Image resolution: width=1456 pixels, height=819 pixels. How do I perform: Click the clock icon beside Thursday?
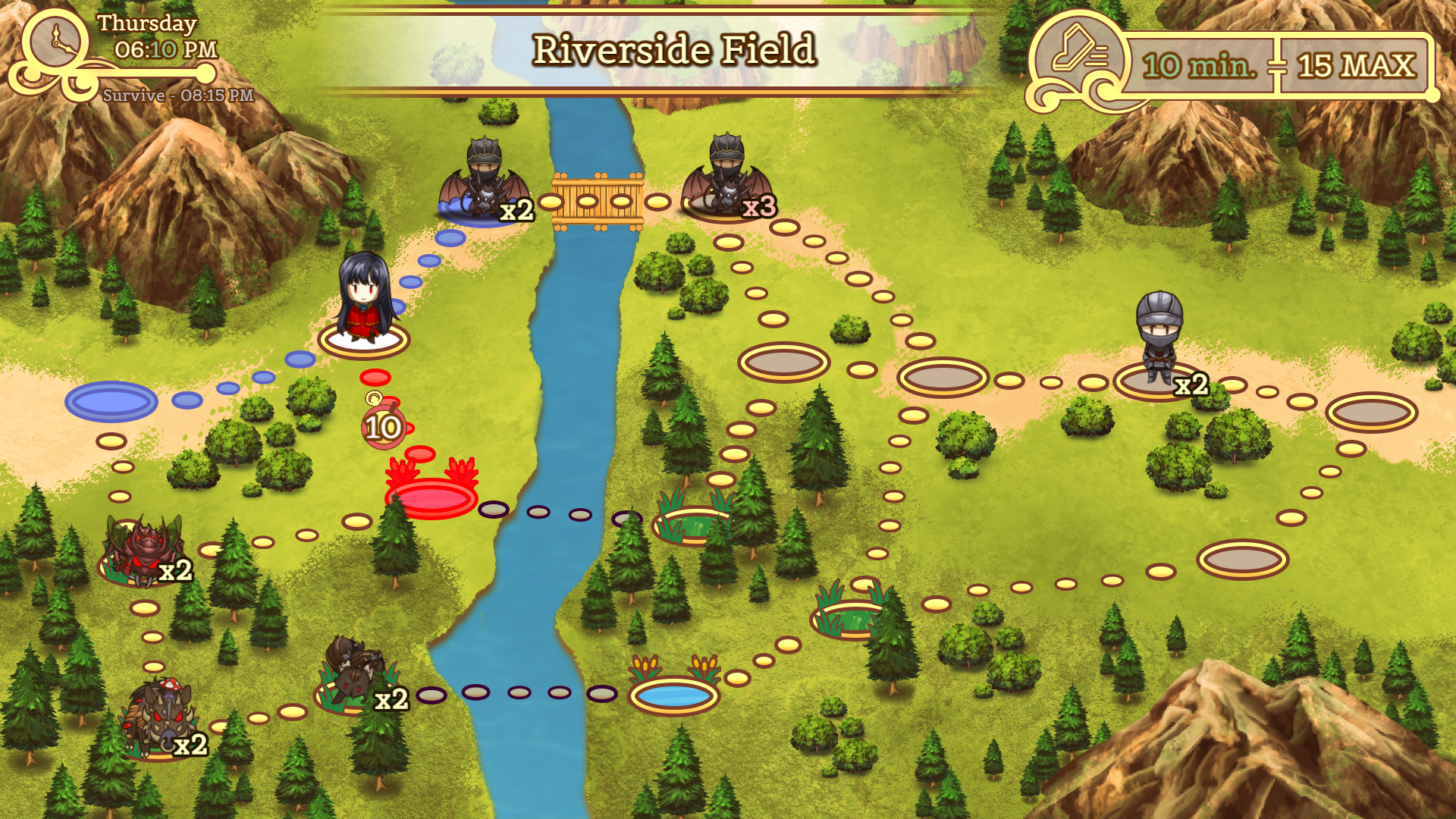(x=56, y=42)
